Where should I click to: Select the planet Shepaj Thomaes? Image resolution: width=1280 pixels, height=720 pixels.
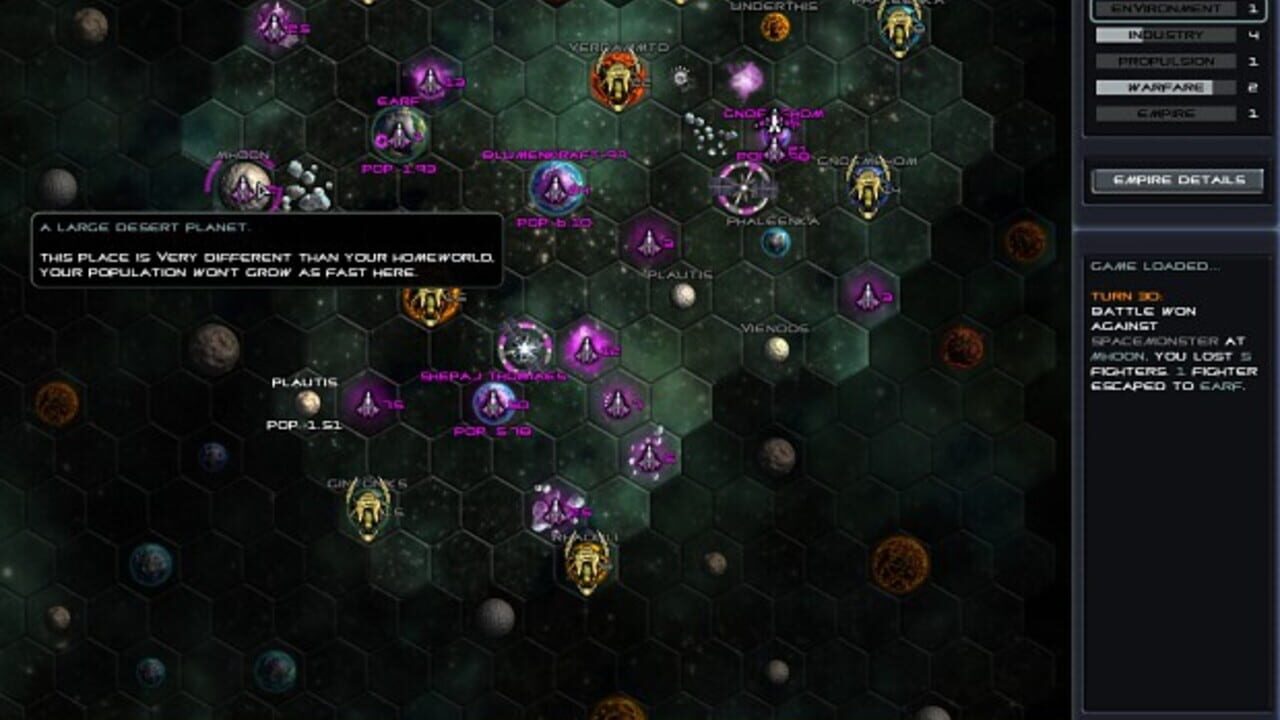click(x=494, y=403)
